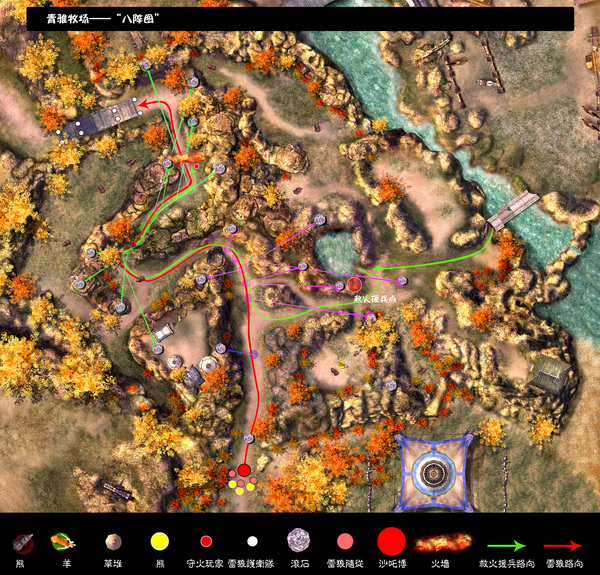
Task: Choose the haystack (草堆) legend icon
Action: (x=112, y=541)
